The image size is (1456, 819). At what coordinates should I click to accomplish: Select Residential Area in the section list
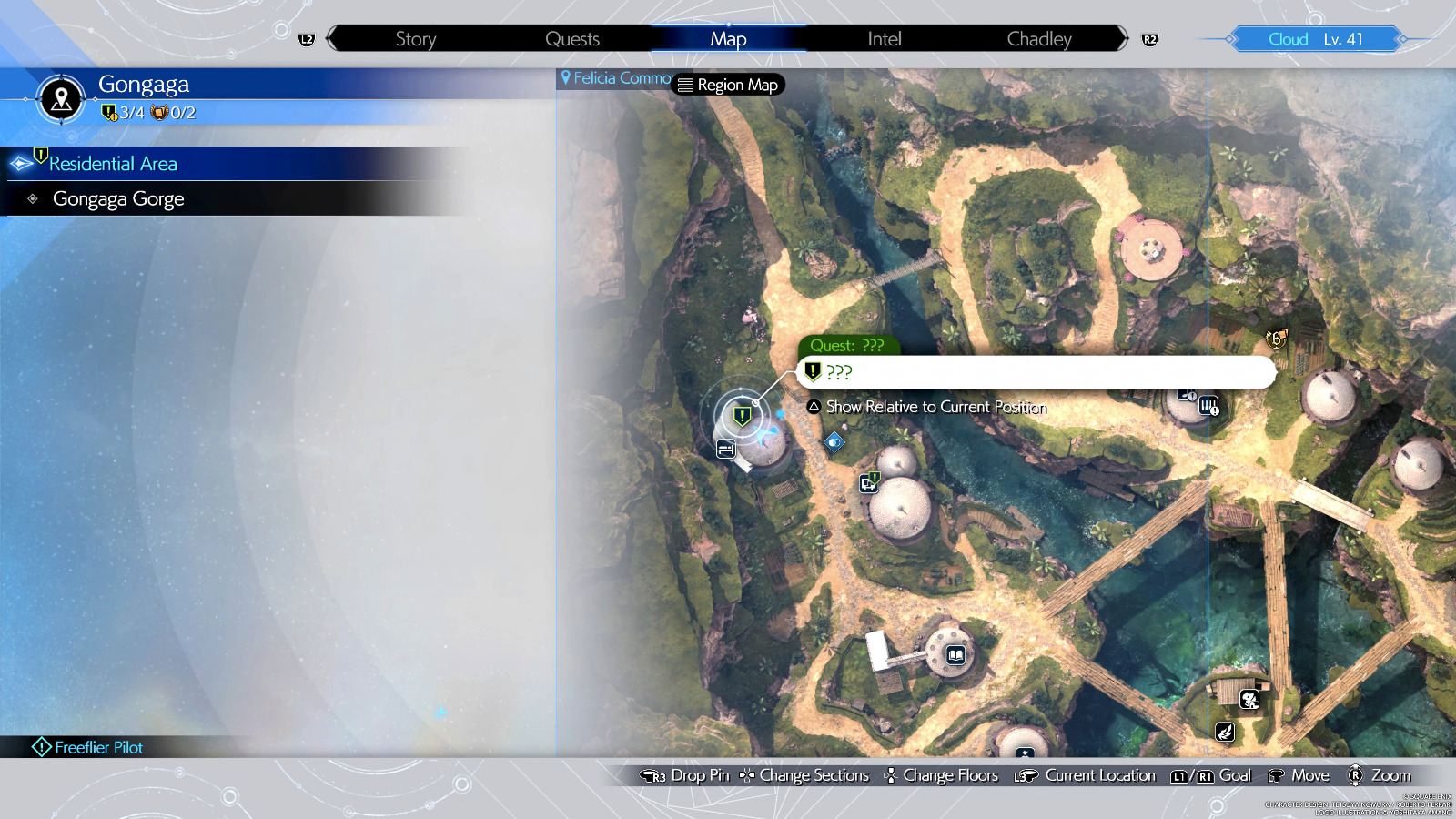pyautogui.click(x=113, y=164)
